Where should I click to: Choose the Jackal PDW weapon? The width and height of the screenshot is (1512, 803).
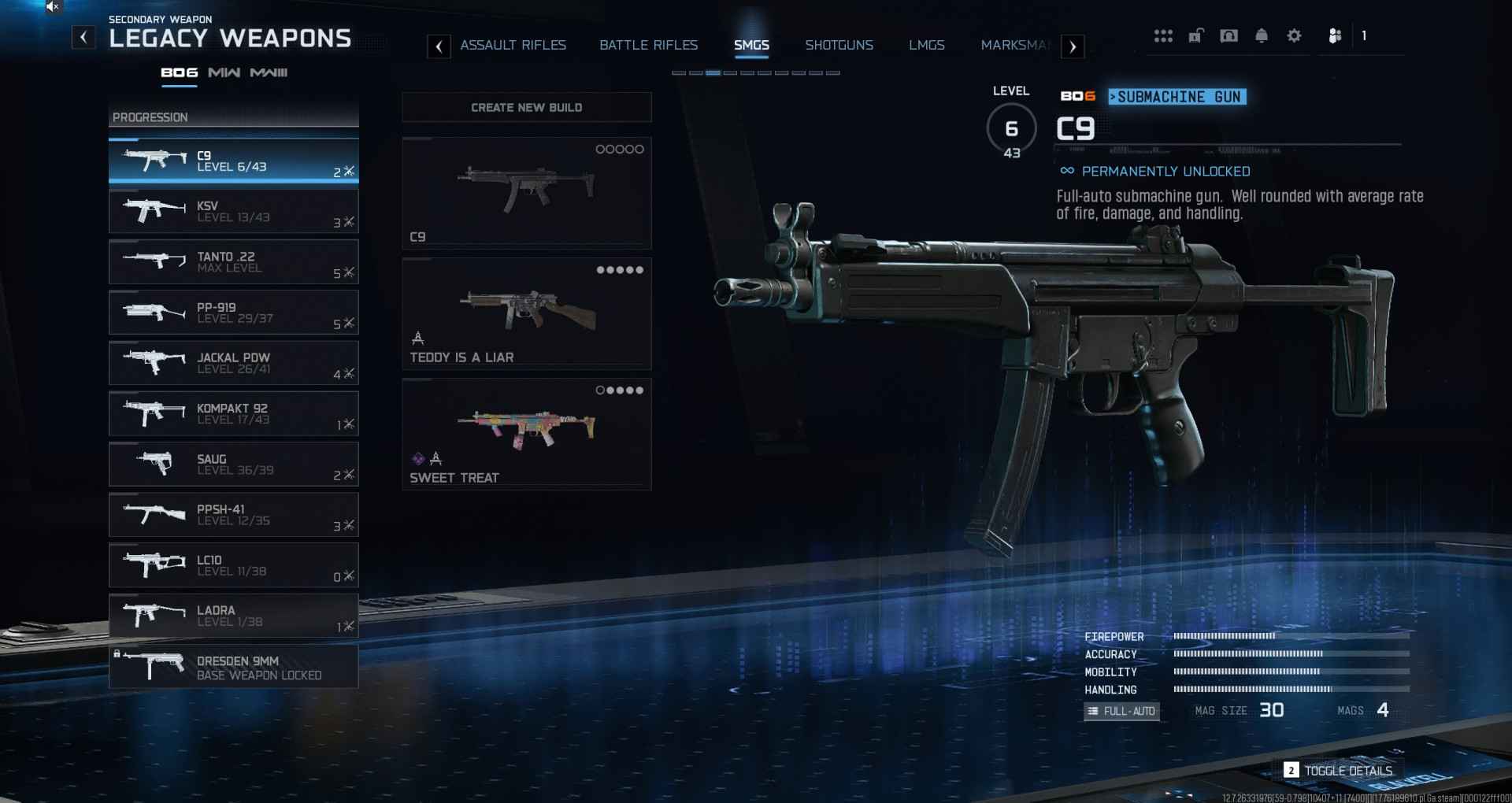[x=233, y=363]
